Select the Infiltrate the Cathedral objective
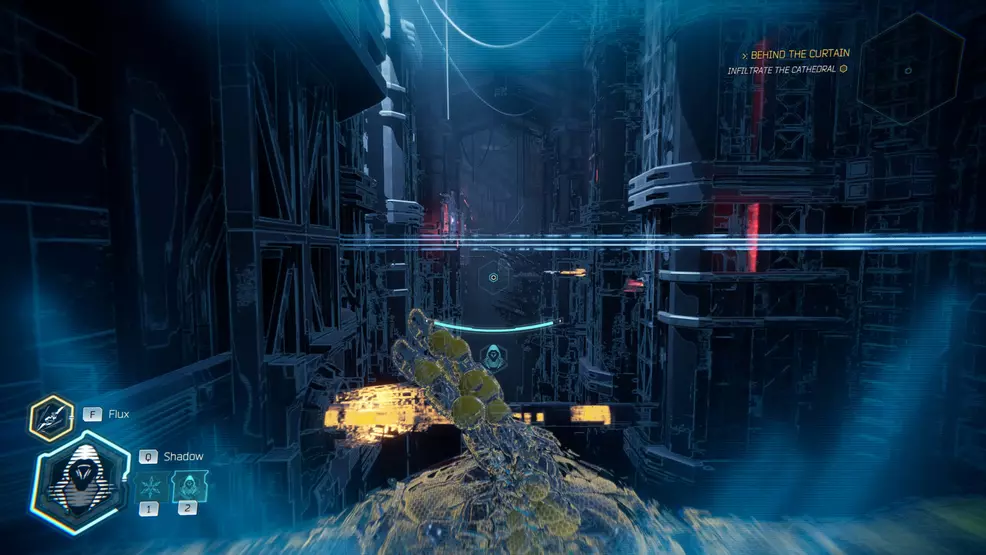Viewport: 986px width, 555px height. point(786,69)
